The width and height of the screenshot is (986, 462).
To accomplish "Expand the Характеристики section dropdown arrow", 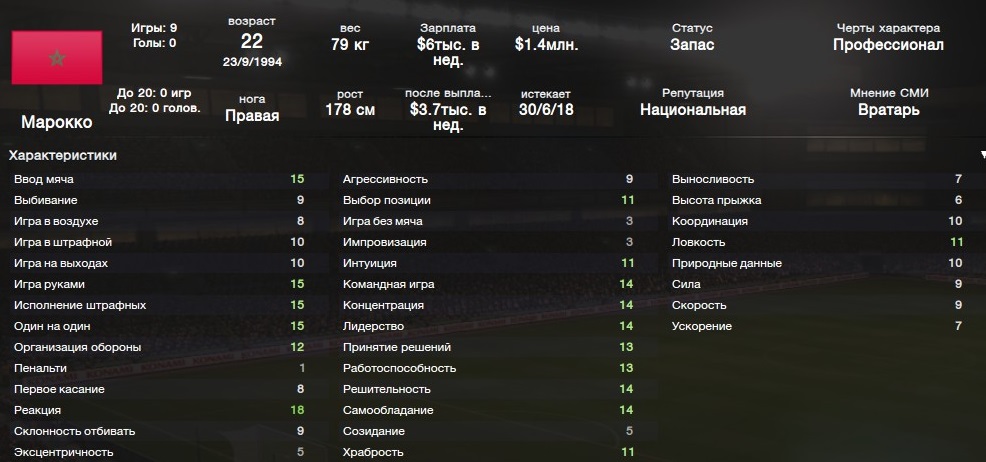I will click(x=982, y=156).
